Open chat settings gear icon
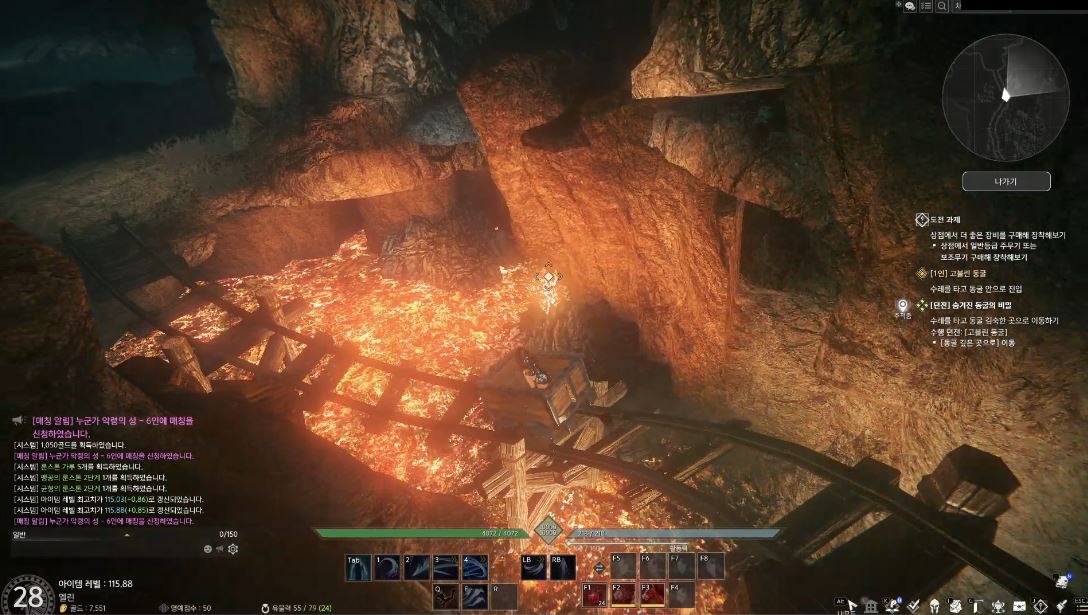The width and height of the screenshot is (1088, 615). point(233,548)
